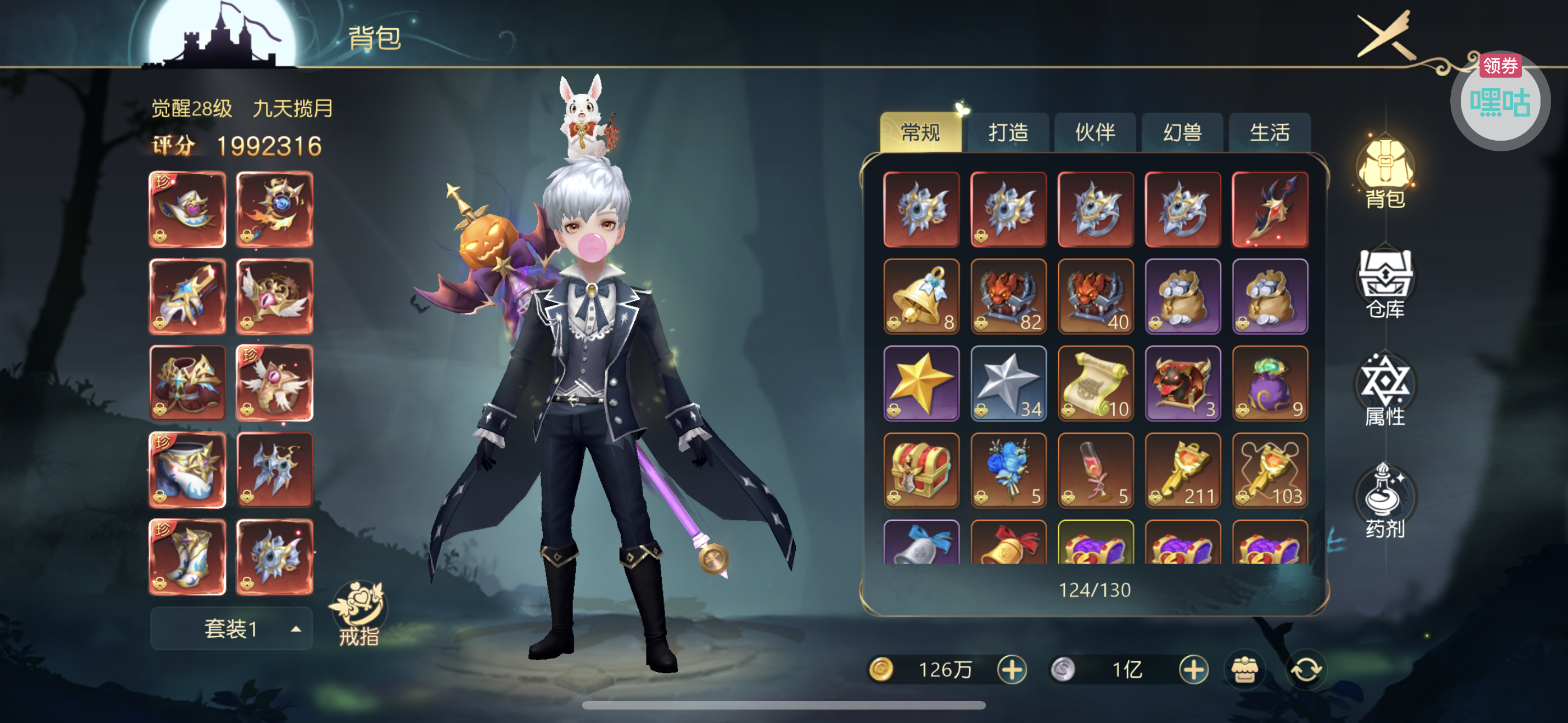Click the sort/refresh inventory button
The width and height of the screenshot is (1568, 723).
pos(1306,669)
